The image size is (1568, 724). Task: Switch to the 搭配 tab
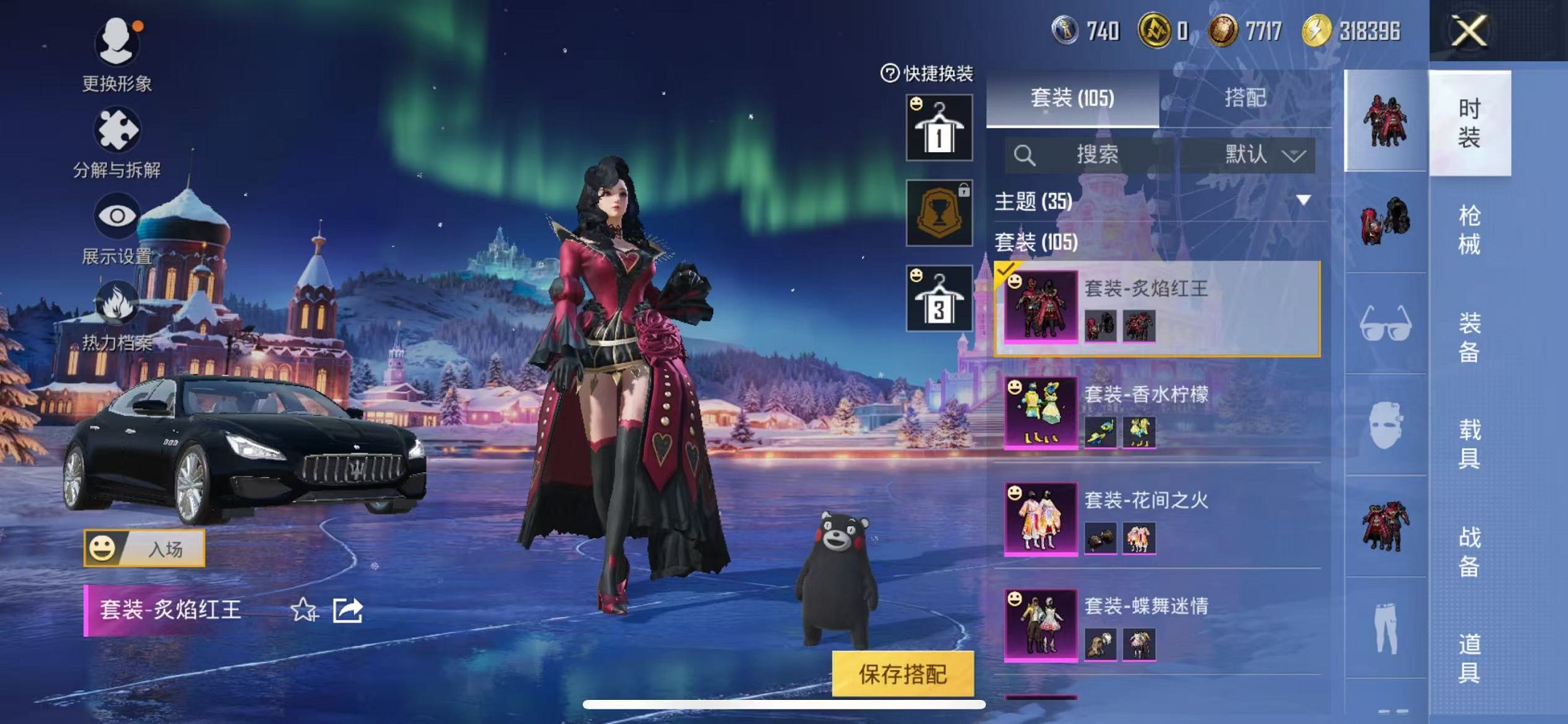pyautogui.click(x=1244, y=98)
